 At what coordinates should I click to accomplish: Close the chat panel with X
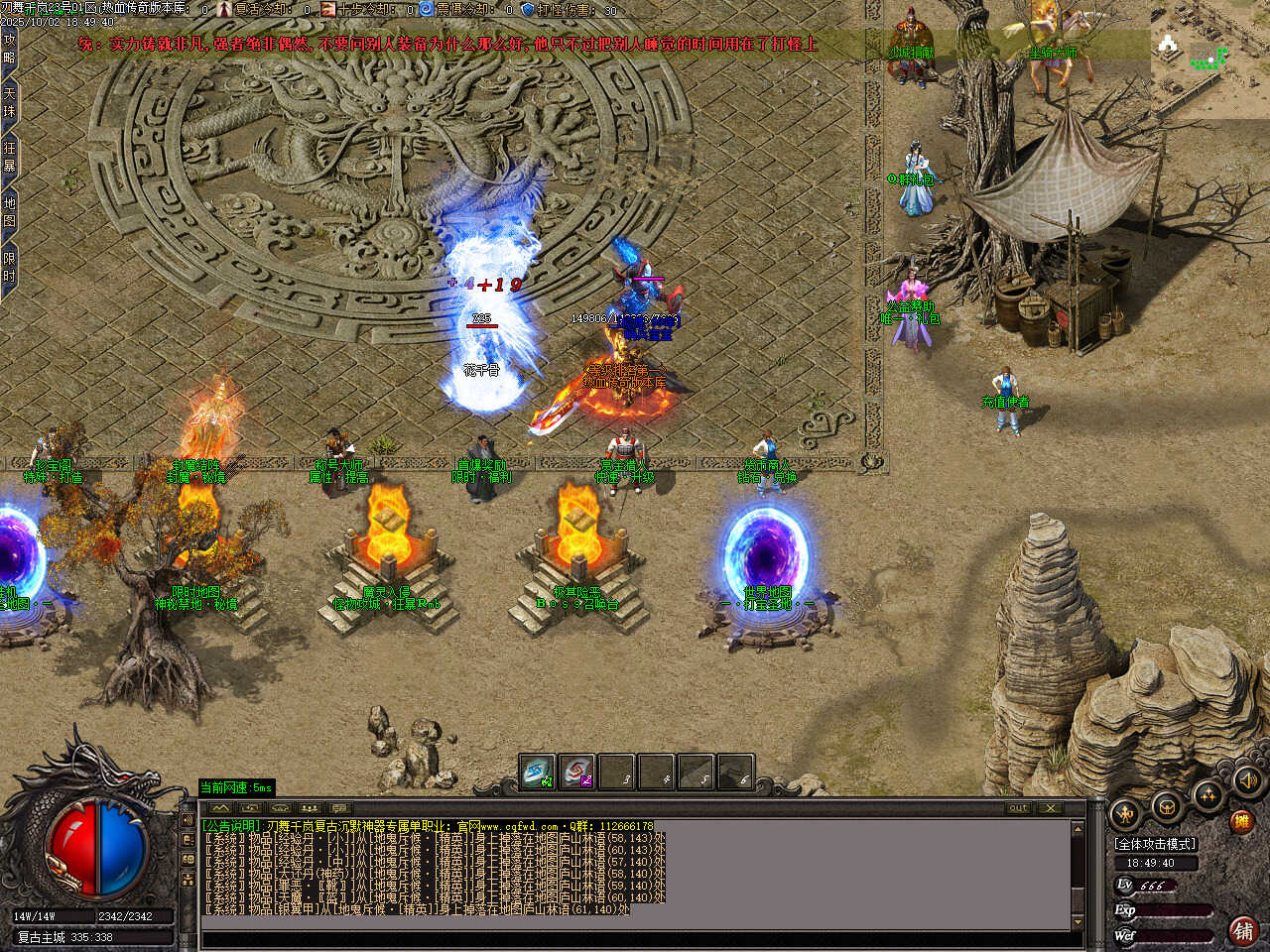pyautogui.click(x=1049, y=808)
